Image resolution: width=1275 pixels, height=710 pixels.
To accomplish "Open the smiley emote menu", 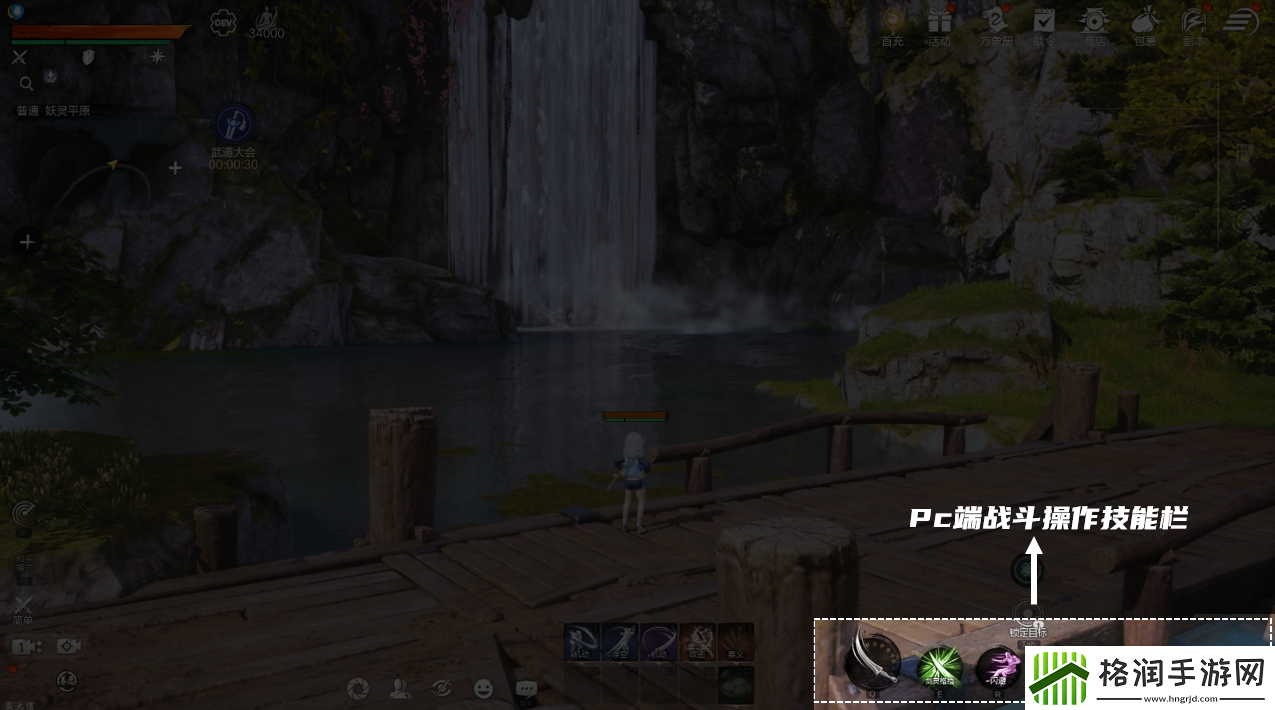I will (484, 689).
